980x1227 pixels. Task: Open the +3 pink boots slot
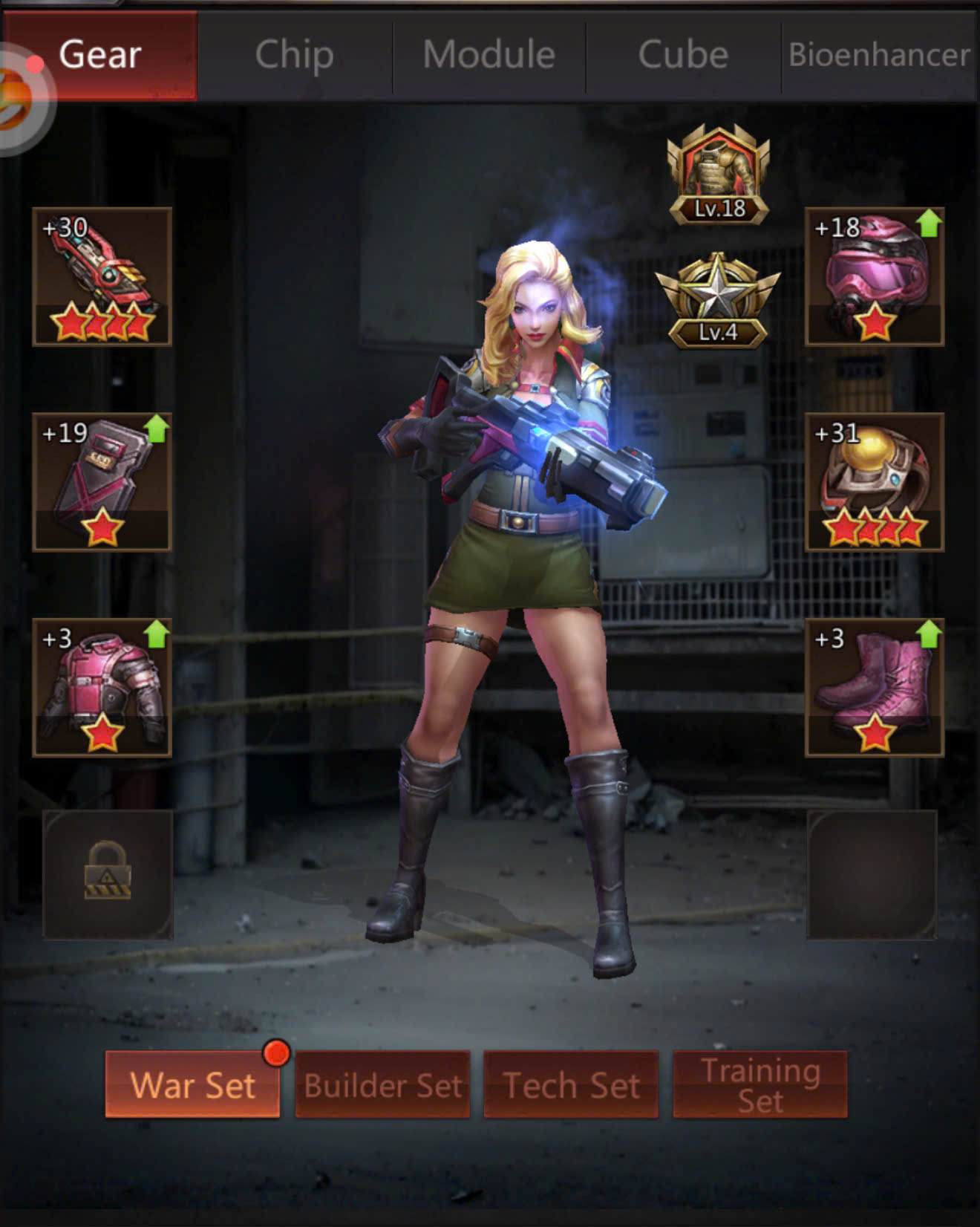pyautogui.click(x=875, y=687)
